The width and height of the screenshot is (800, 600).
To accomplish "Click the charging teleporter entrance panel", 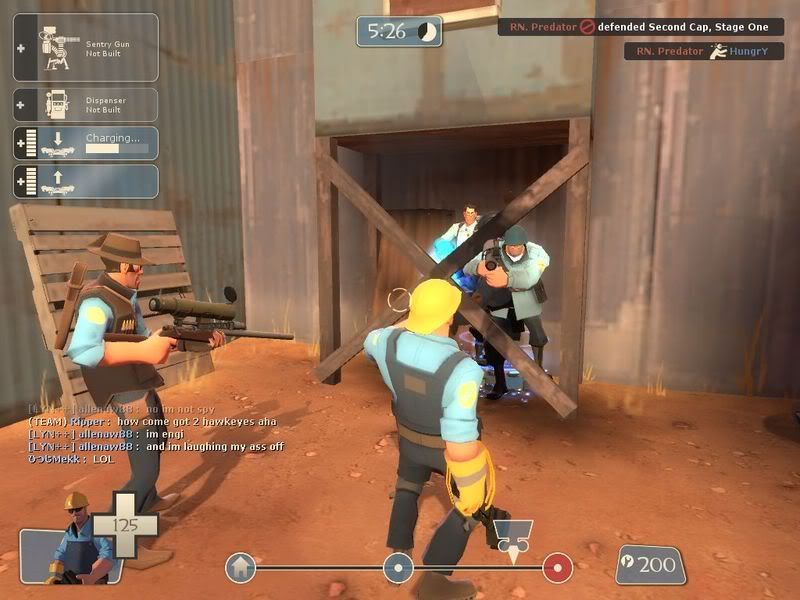I will (86, 143).
